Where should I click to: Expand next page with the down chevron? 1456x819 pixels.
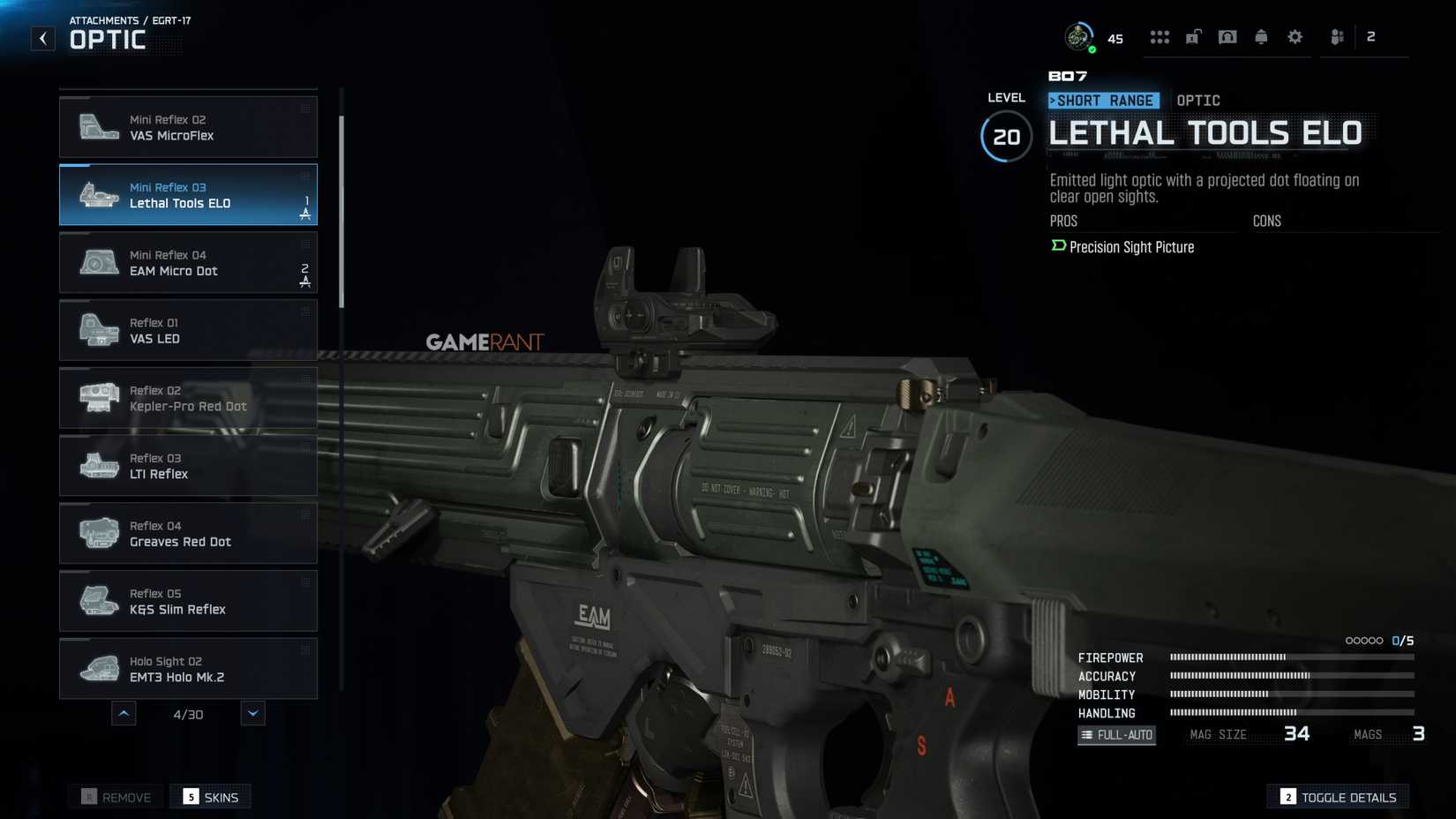pos(253,713)
